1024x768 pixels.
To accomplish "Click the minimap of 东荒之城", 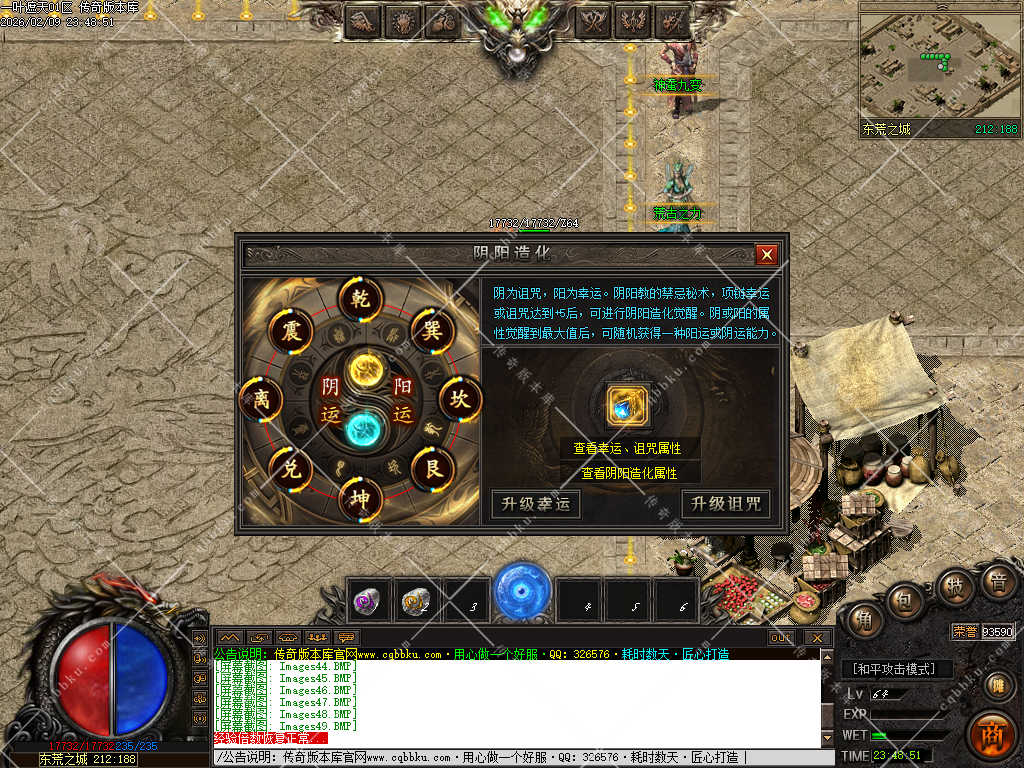I will (x=939, y=66).
